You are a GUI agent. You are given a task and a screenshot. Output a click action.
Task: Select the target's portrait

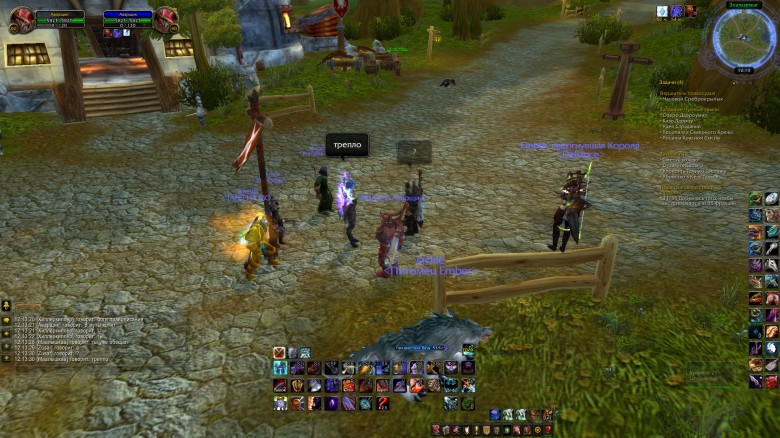166,20
